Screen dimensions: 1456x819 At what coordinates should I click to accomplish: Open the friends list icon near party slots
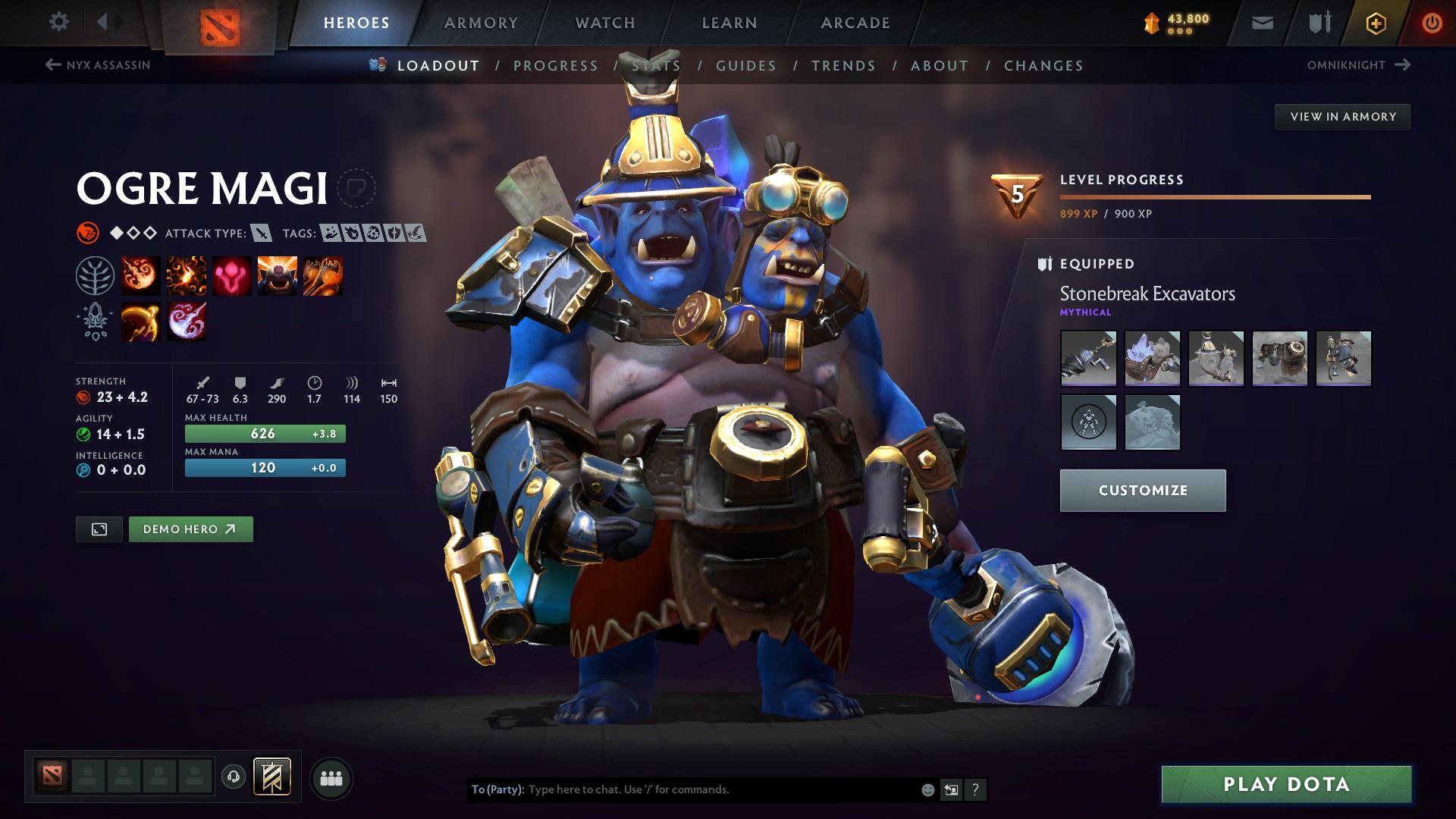tap(332, 777)
